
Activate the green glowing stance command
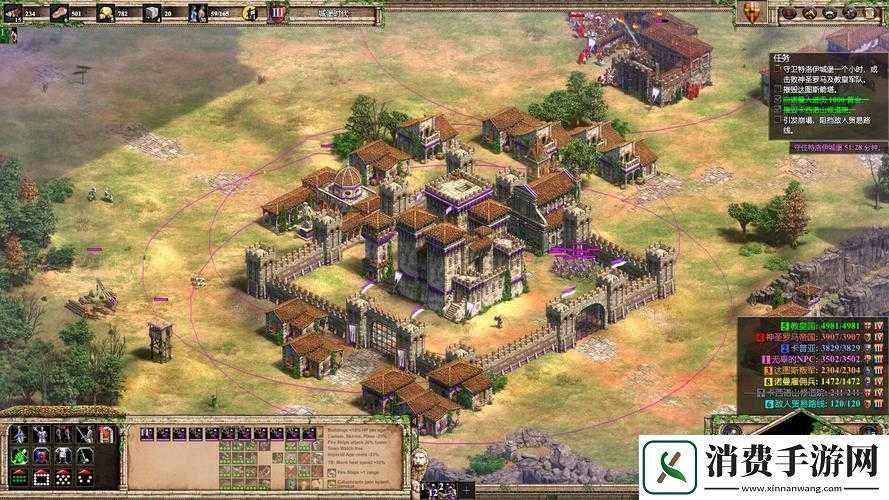pos(18,455)
